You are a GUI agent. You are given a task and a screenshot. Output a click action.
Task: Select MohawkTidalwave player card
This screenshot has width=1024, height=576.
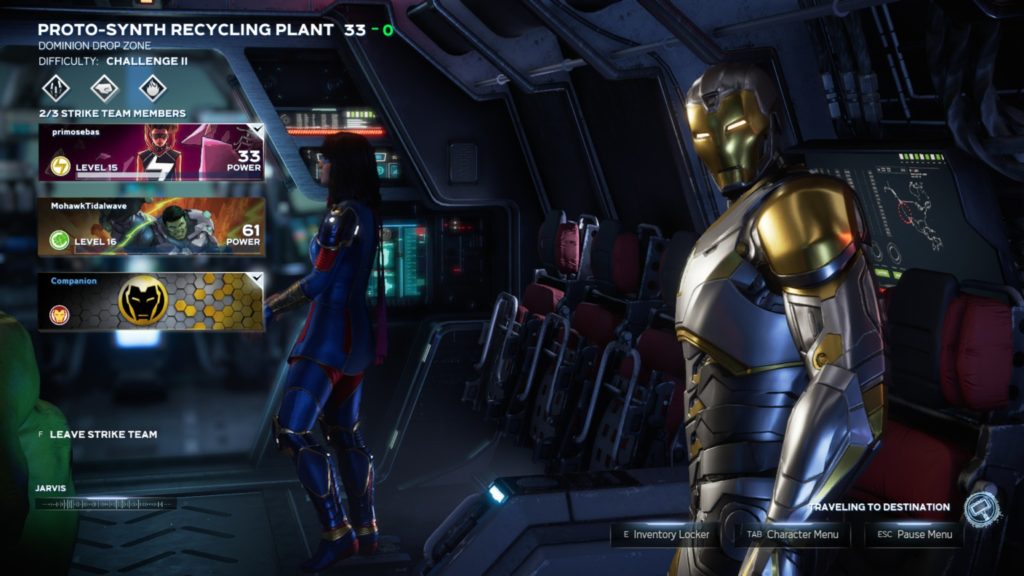click(151, 226)
